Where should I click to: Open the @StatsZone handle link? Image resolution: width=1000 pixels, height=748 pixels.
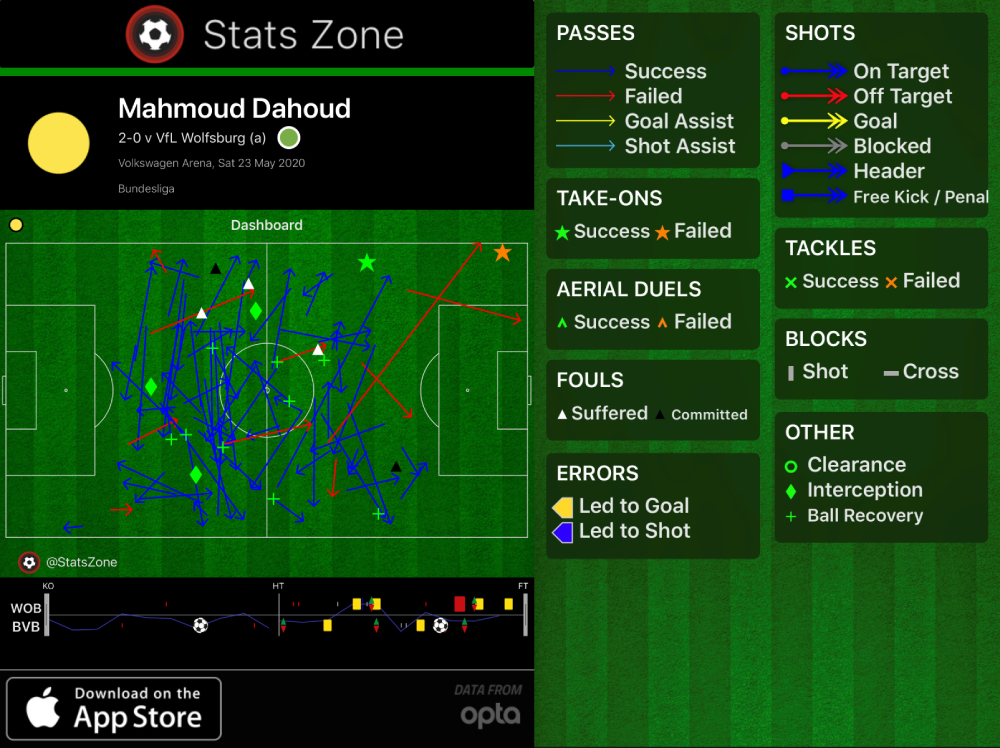coord(81,562)
